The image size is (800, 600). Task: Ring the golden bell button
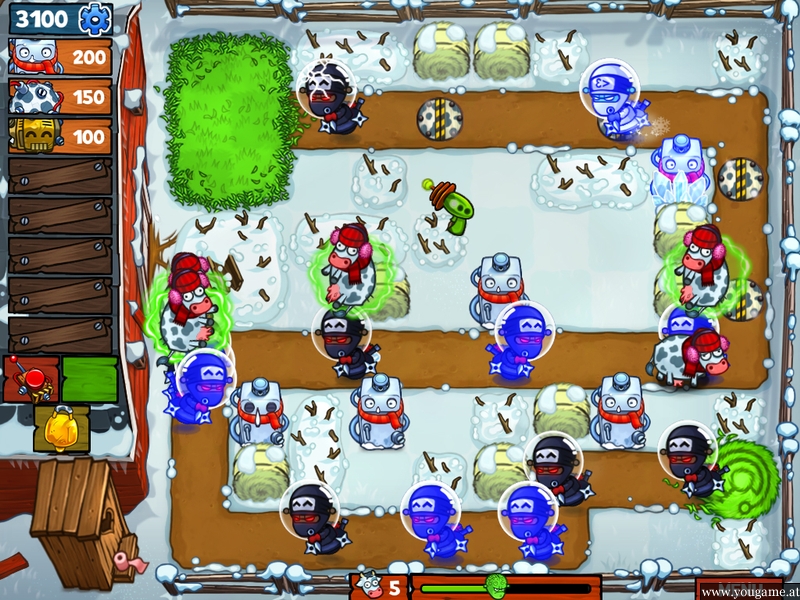(61, 427)
